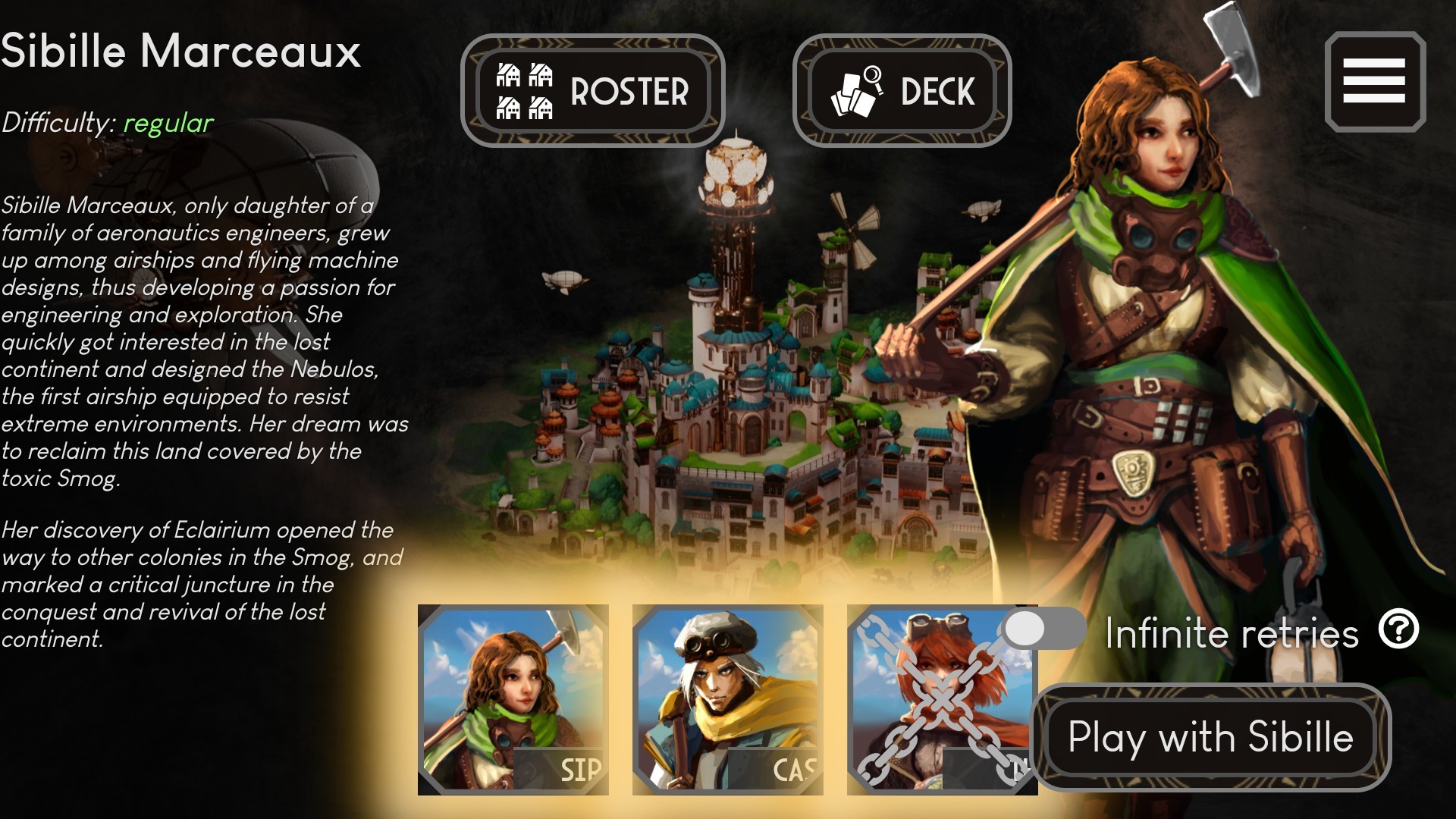
Task: Open the Roster screen
Action: click(592, 91)
